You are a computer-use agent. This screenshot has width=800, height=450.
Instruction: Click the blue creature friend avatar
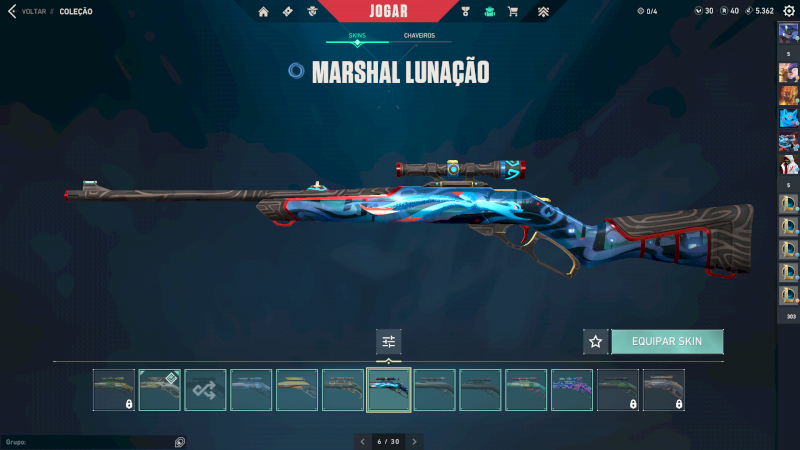coord(788,118)
